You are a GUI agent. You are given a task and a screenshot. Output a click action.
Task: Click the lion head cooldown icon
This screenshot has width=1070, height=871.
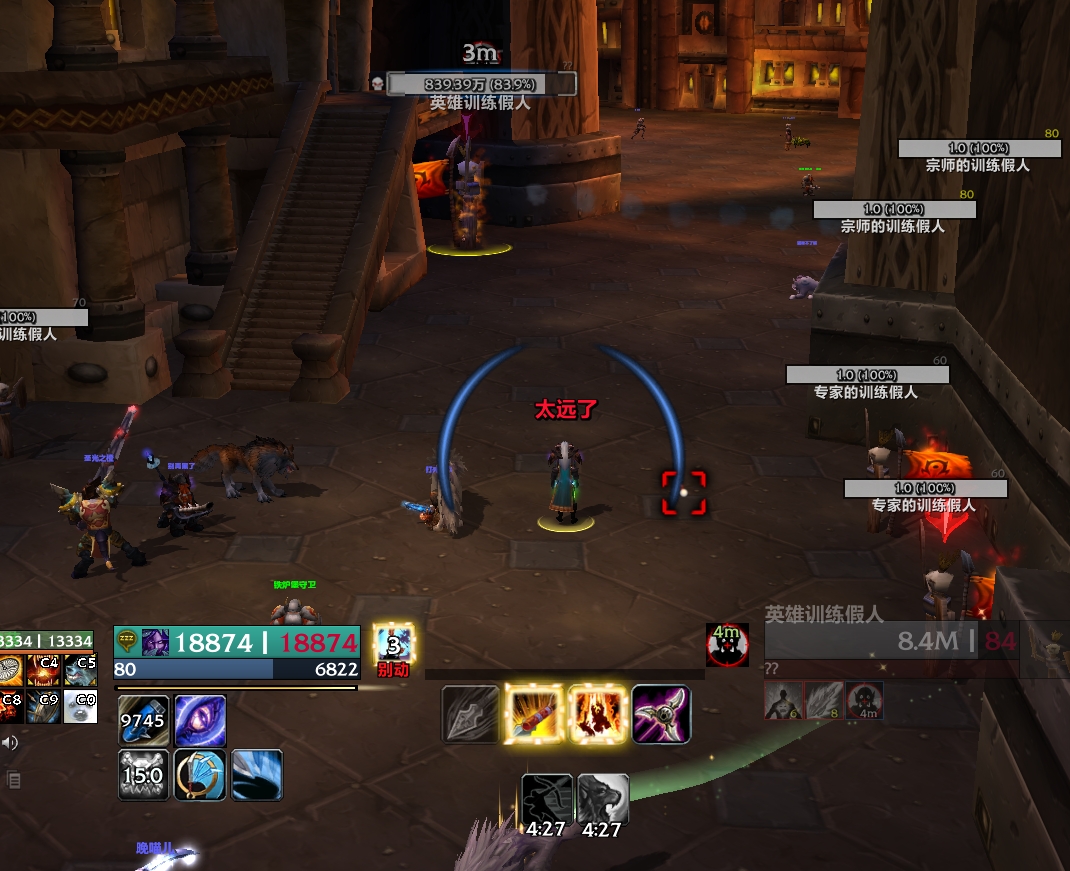click(x=603, y=799)
